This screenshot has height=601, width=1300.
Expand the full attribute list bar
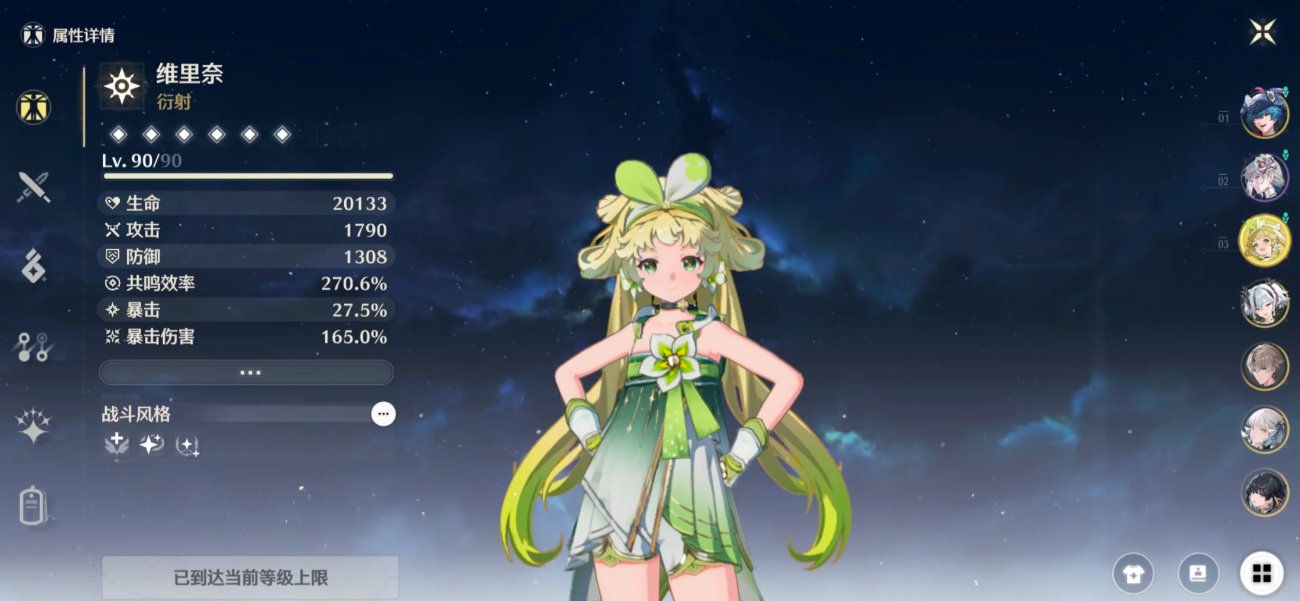pyautogui.click(x=246, y=372)
